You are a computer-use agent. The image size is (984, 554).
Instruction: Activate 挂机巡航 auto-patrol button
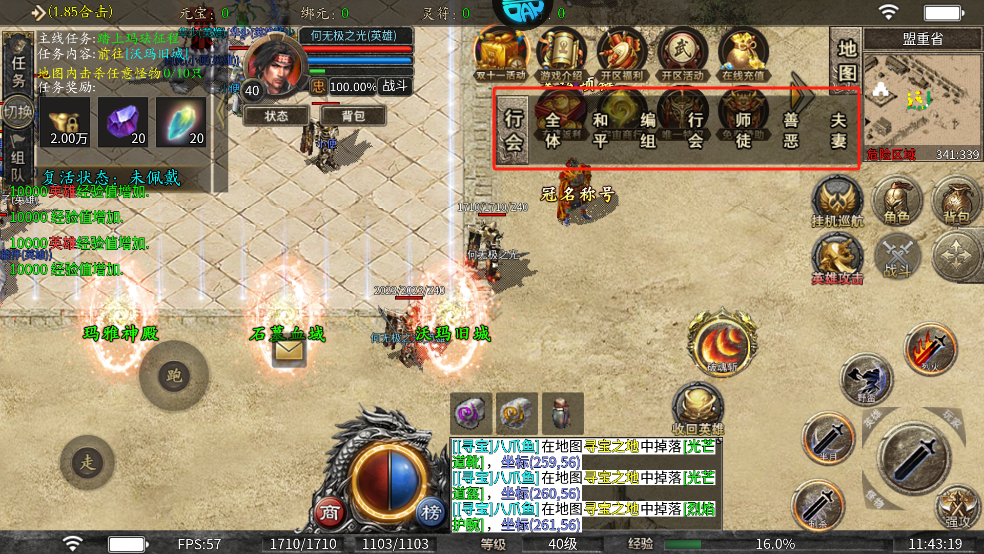[837, 203]
